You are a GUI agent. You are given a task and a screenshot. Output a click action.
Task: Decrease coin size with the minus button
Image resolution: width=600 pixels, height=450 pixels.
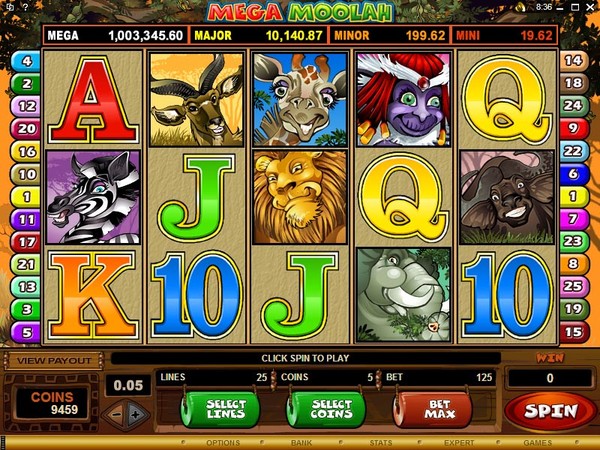coord(116,413)
